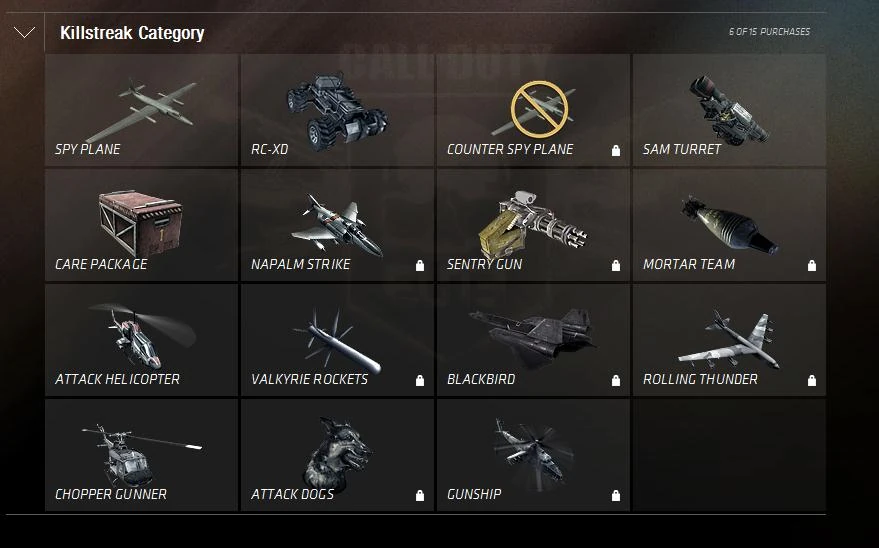Click the Gunship killstreak tile
The image size is (879, 548).
tap(533, 455)
